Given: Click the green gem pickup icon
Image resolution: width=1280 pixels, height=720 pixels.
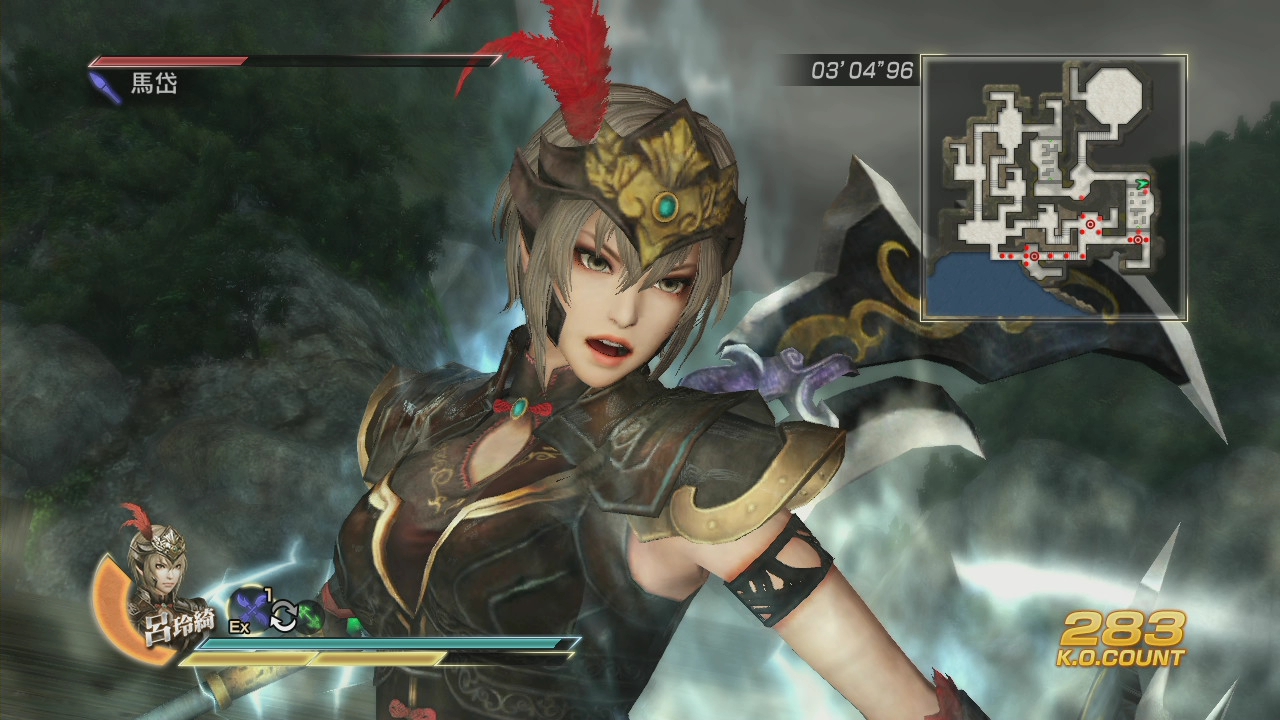Looking at the screenshot, I should (310, 616).
